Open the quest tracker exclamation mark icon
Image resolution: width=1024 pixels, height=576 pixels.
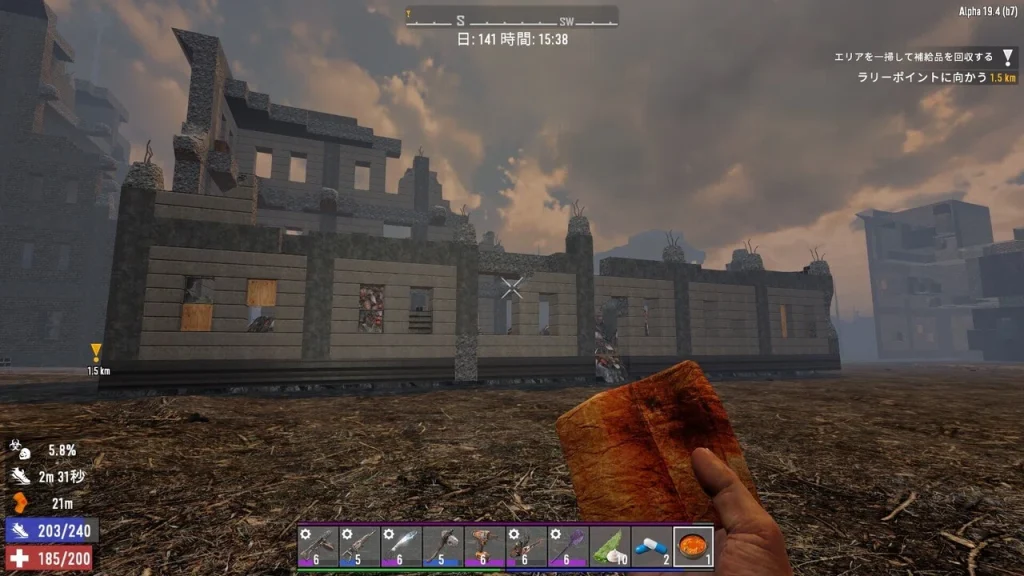coord(1007,58)
